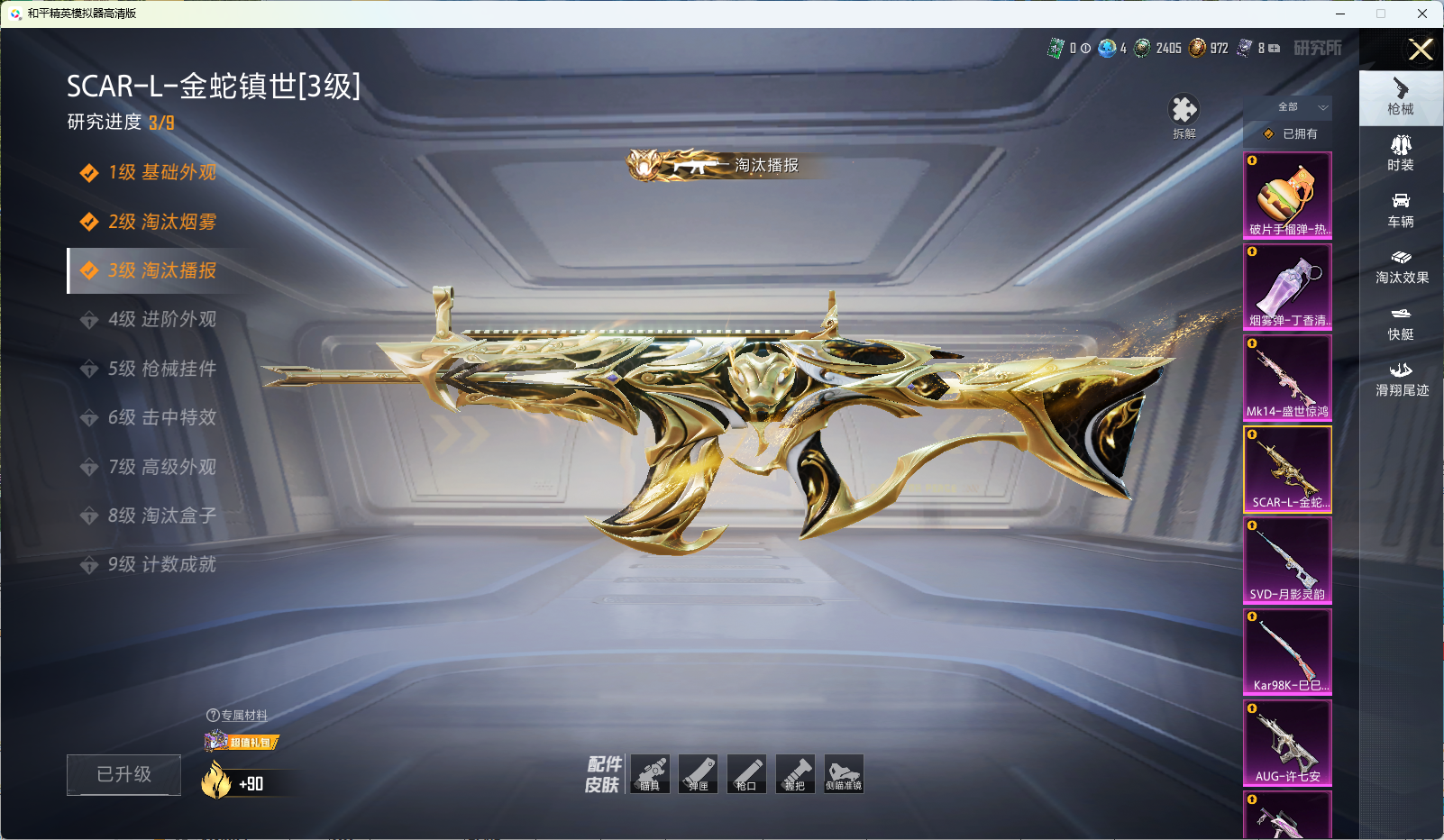
Task: Choose the SVD-月影灵韵 skin thumbnail
Action: [1287, 561]
